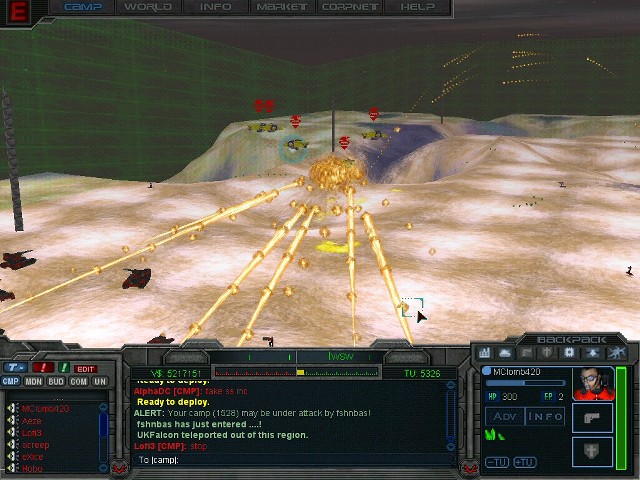640x480 pixels.
Task: Switch chat channel to BUD
Action: pos(56,381)
